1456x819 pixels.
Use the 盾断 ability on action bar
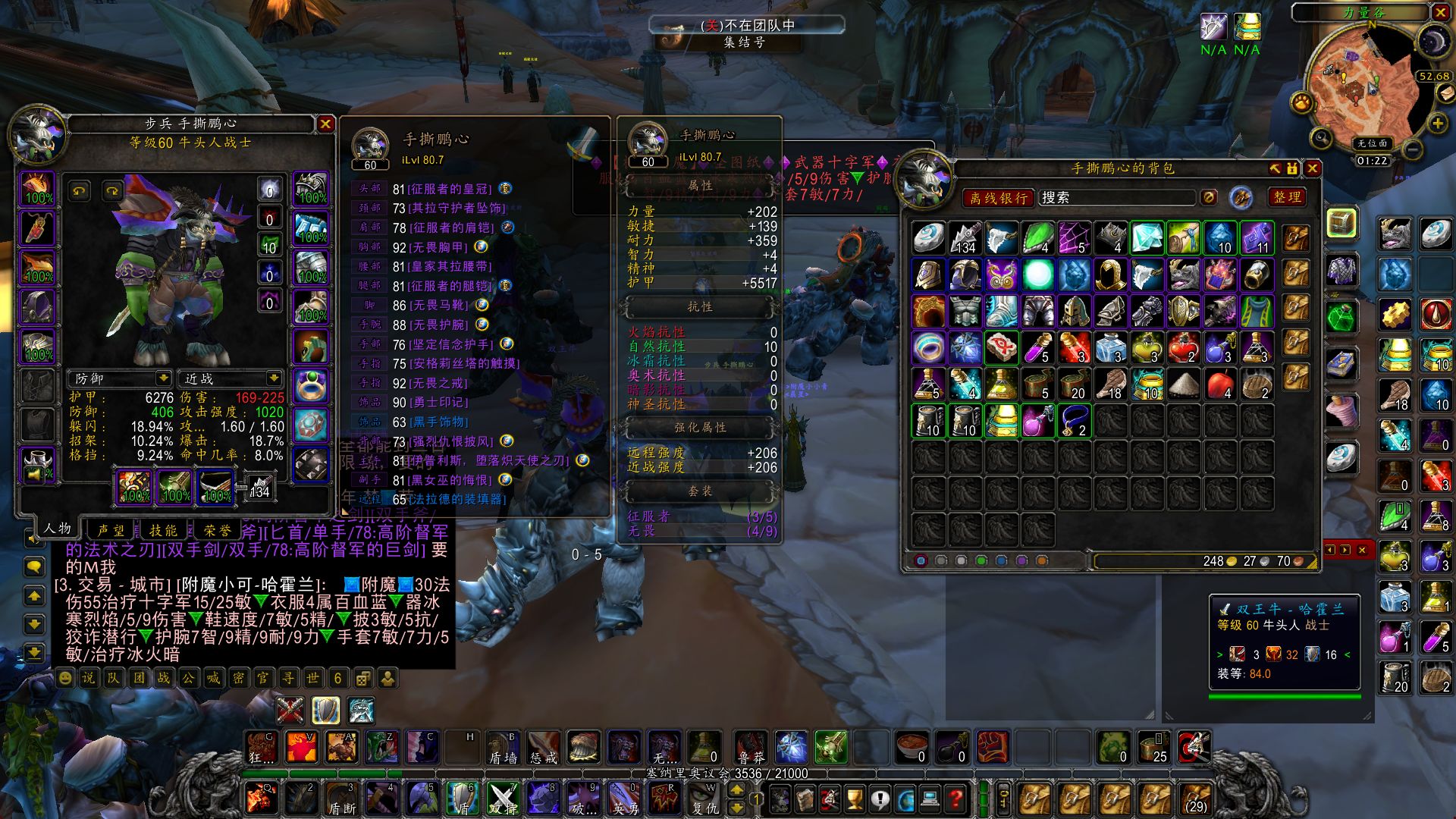click(341, 799)
